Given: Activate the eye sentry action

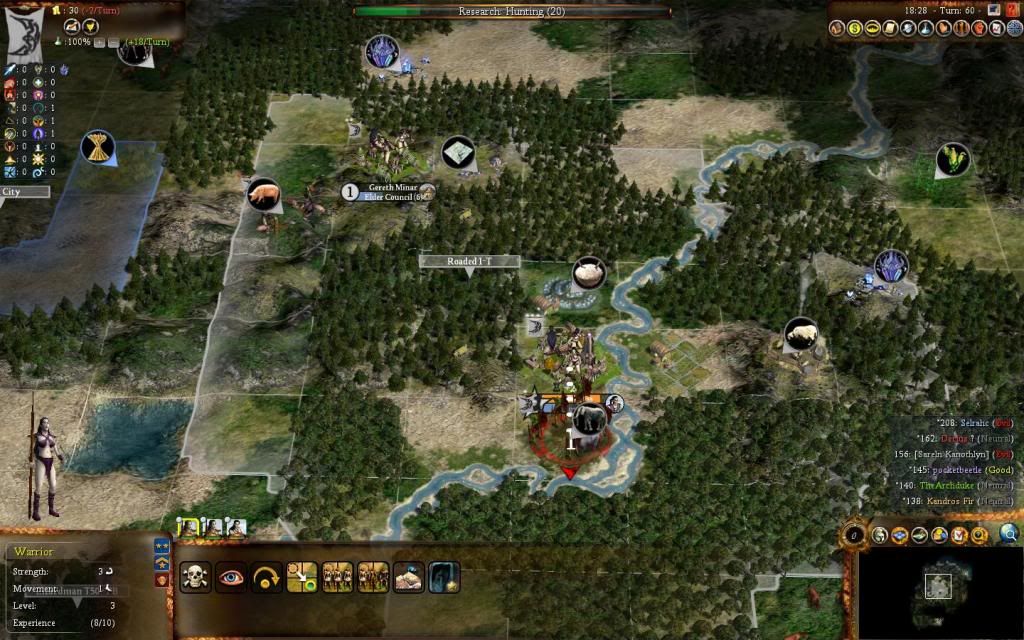Looking at the screenshot, I should pos(231,577).
